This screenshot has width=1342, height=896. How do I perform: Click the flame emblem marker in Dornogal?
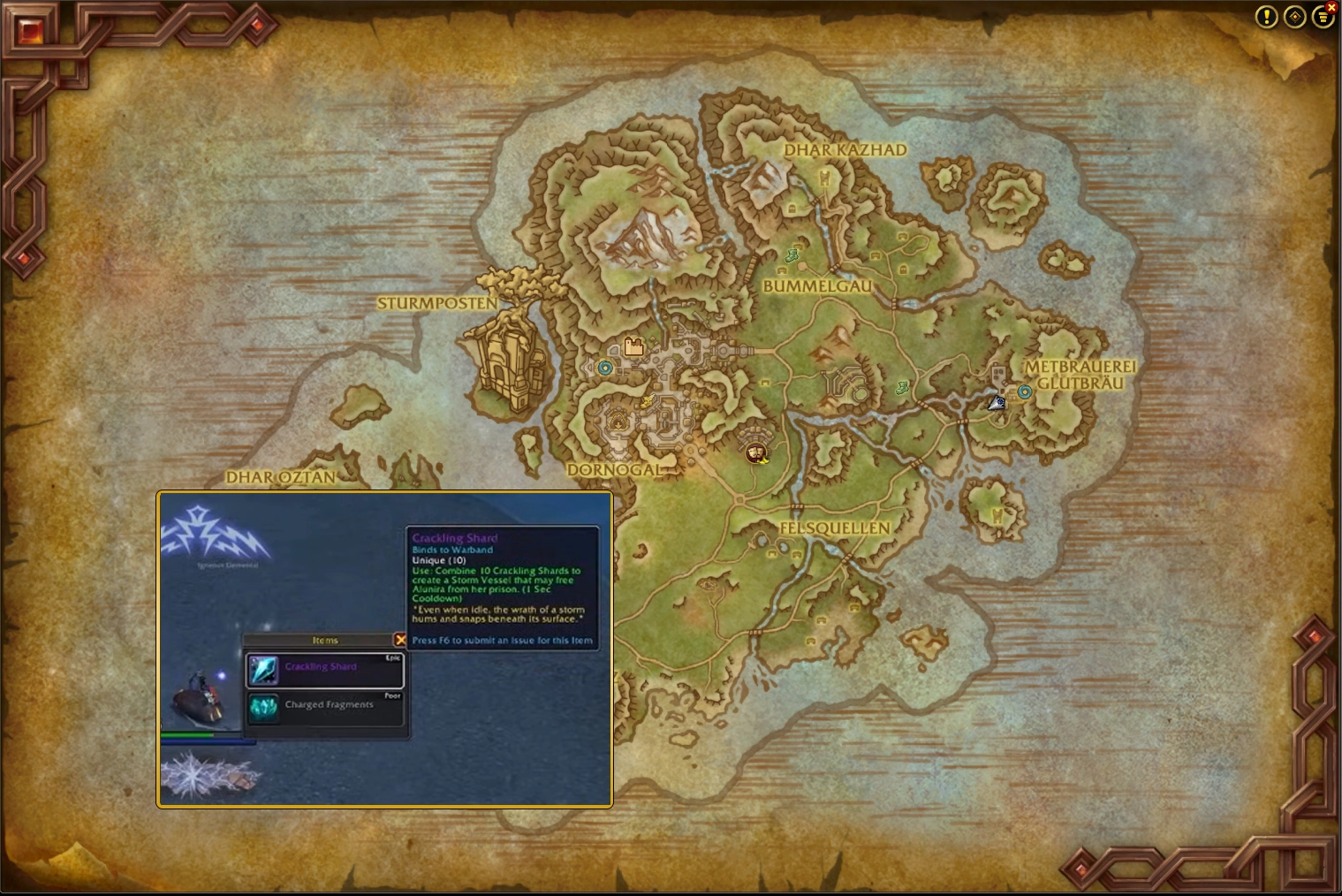(617, 422)
